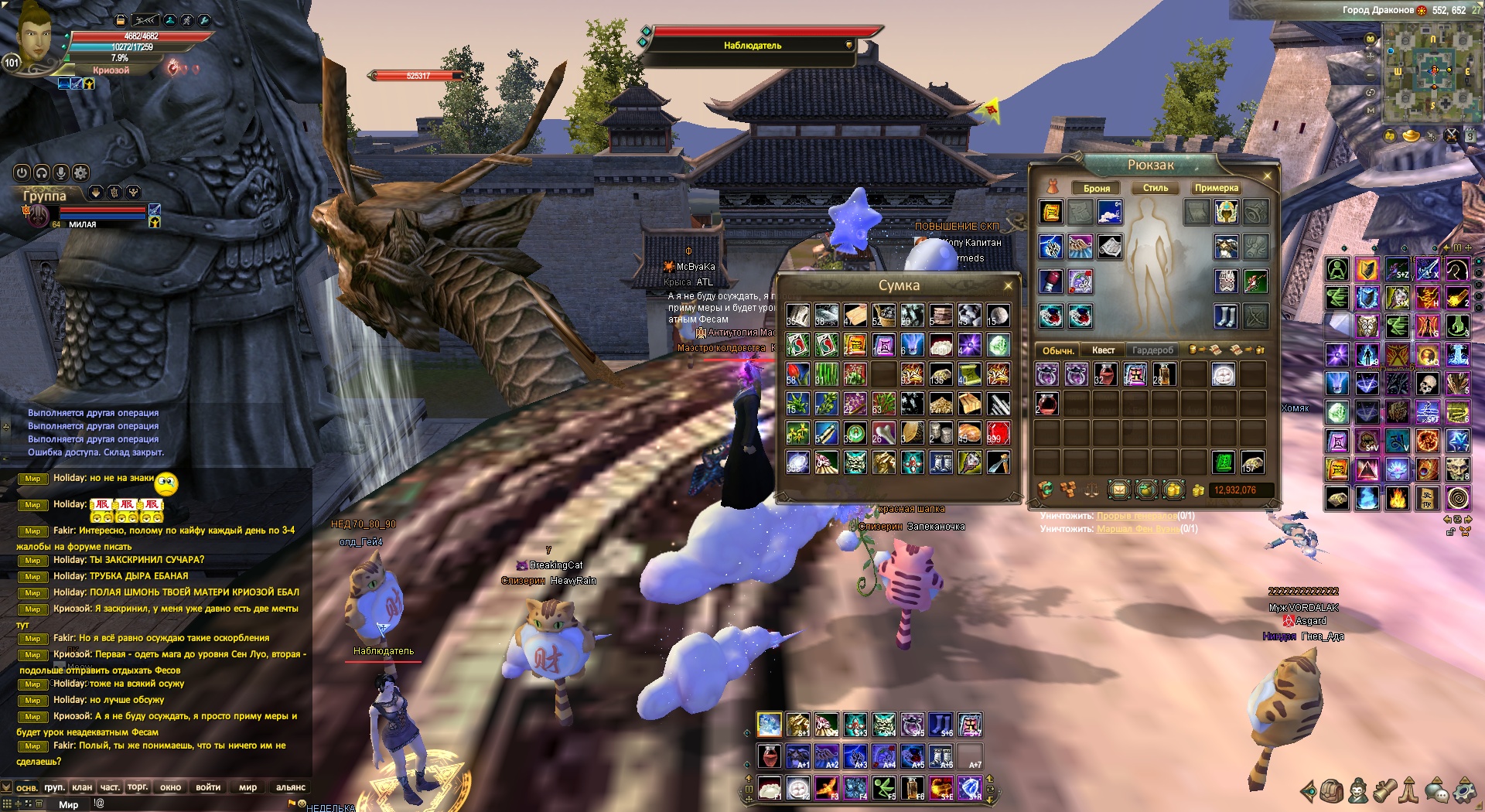Image resolution: width=1485 pixels, height=812 pixels.
Task: Open the gold ingot shop icon
Action: pyautogui.click(x=1412, y=136)
